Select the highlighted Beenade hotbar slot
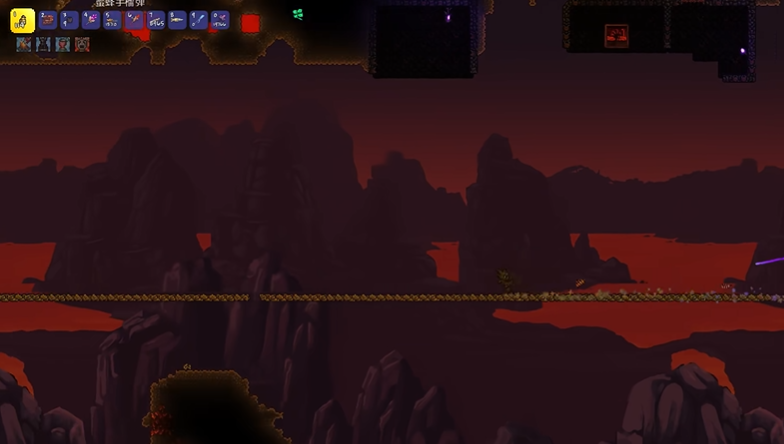 pos(22,20)
